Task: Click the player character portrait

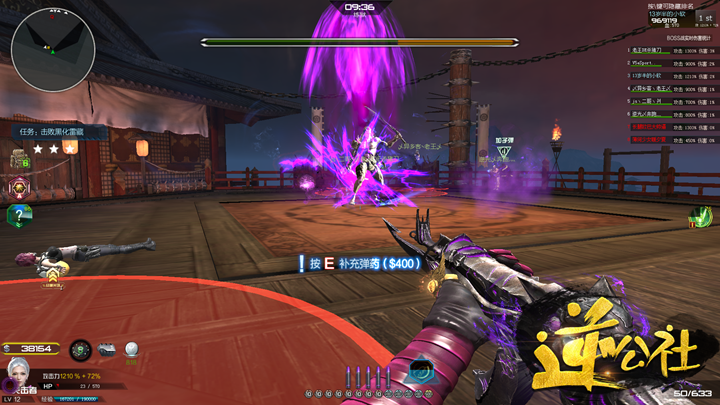Action: click(18, 372)
